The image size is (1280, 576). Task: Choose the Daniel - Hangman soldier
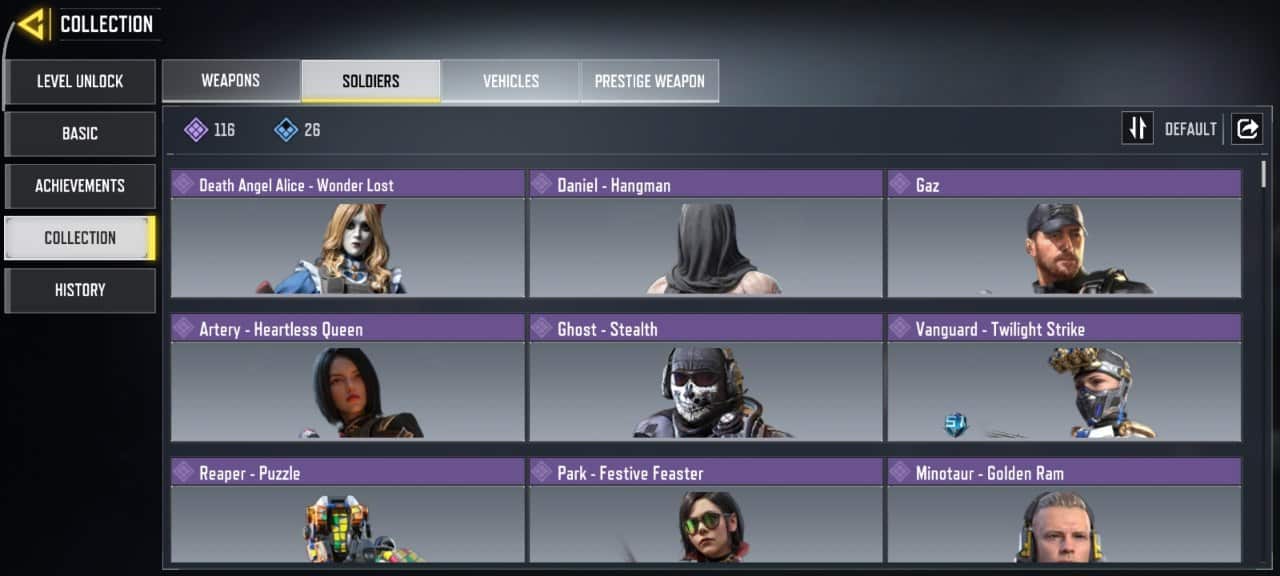(706, 234)
